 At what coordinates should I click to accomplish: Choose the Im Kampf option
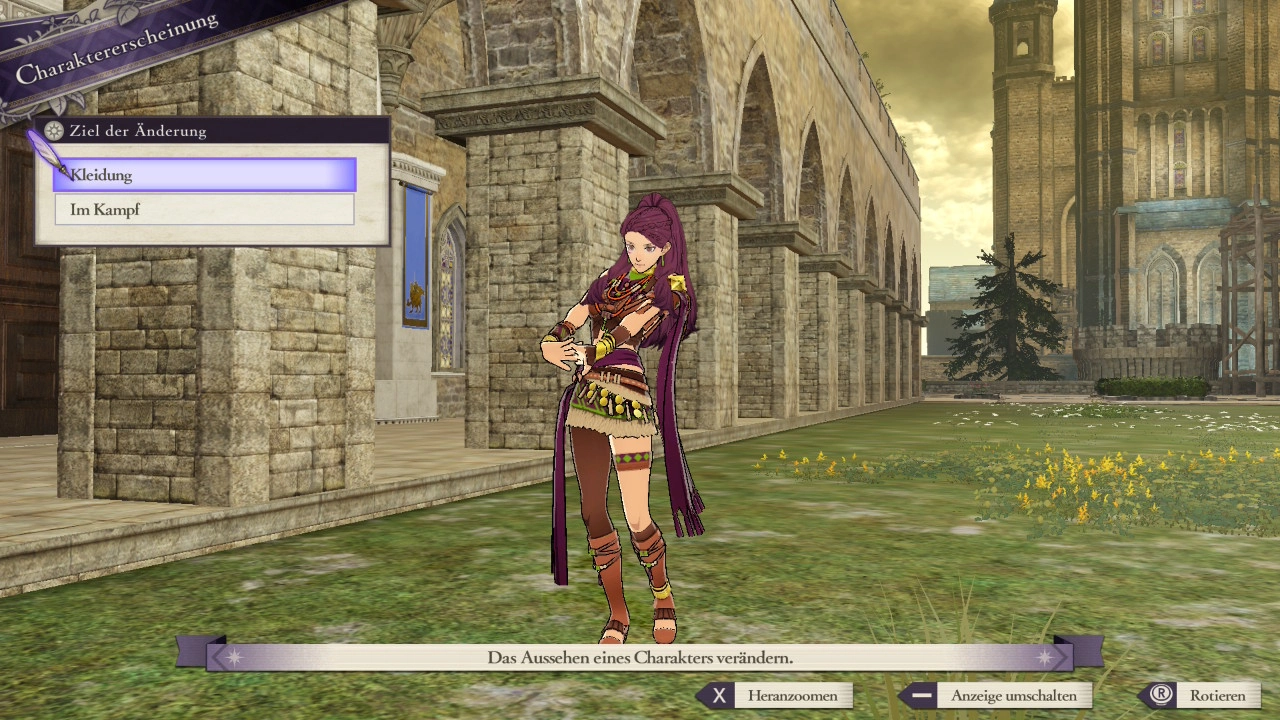pyautogui.click(x=205, y=210)
